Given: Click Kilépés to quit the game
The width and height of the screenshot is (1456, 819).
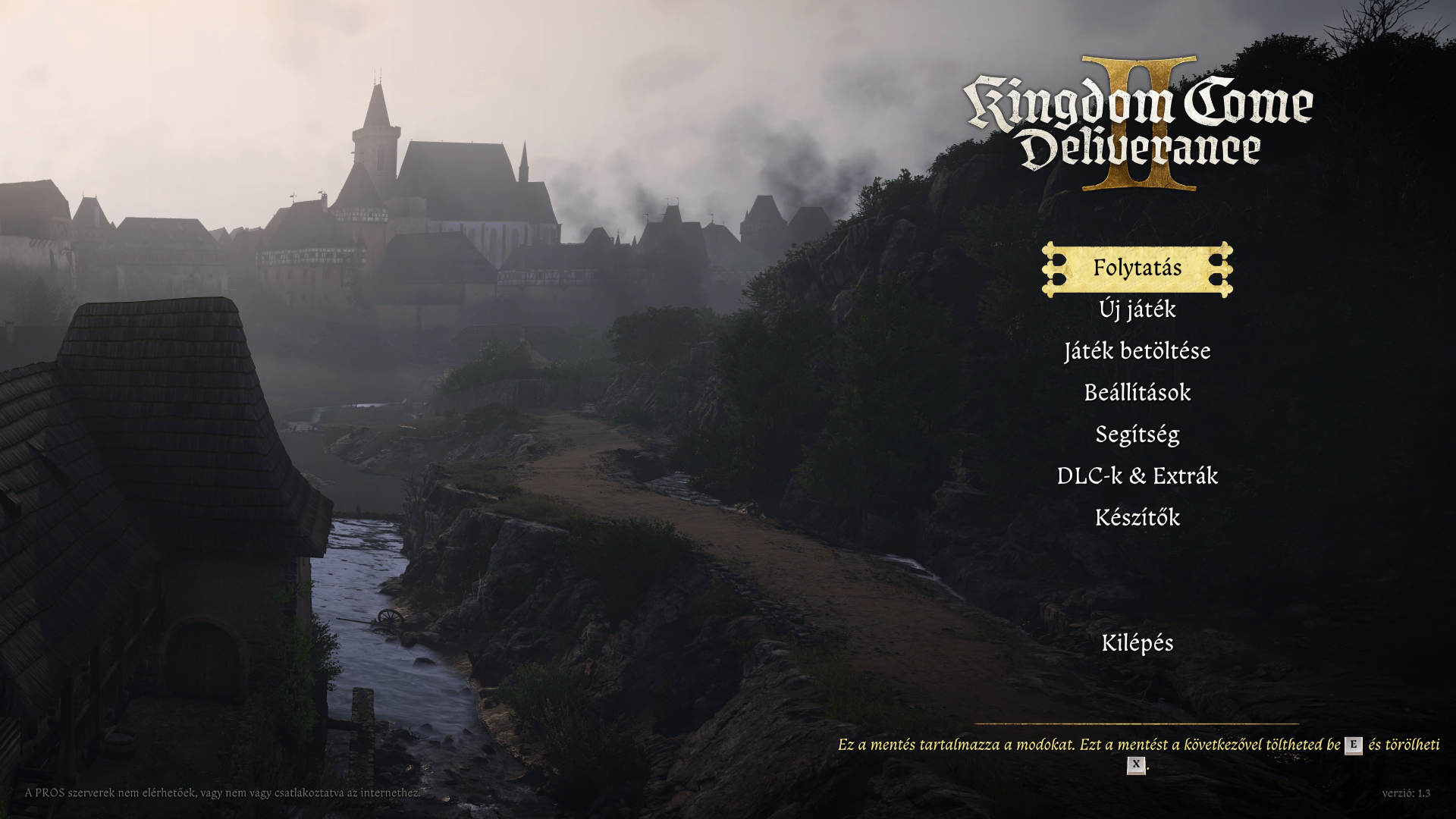Looking at the screenshot, I should (x=1137, y=643).
